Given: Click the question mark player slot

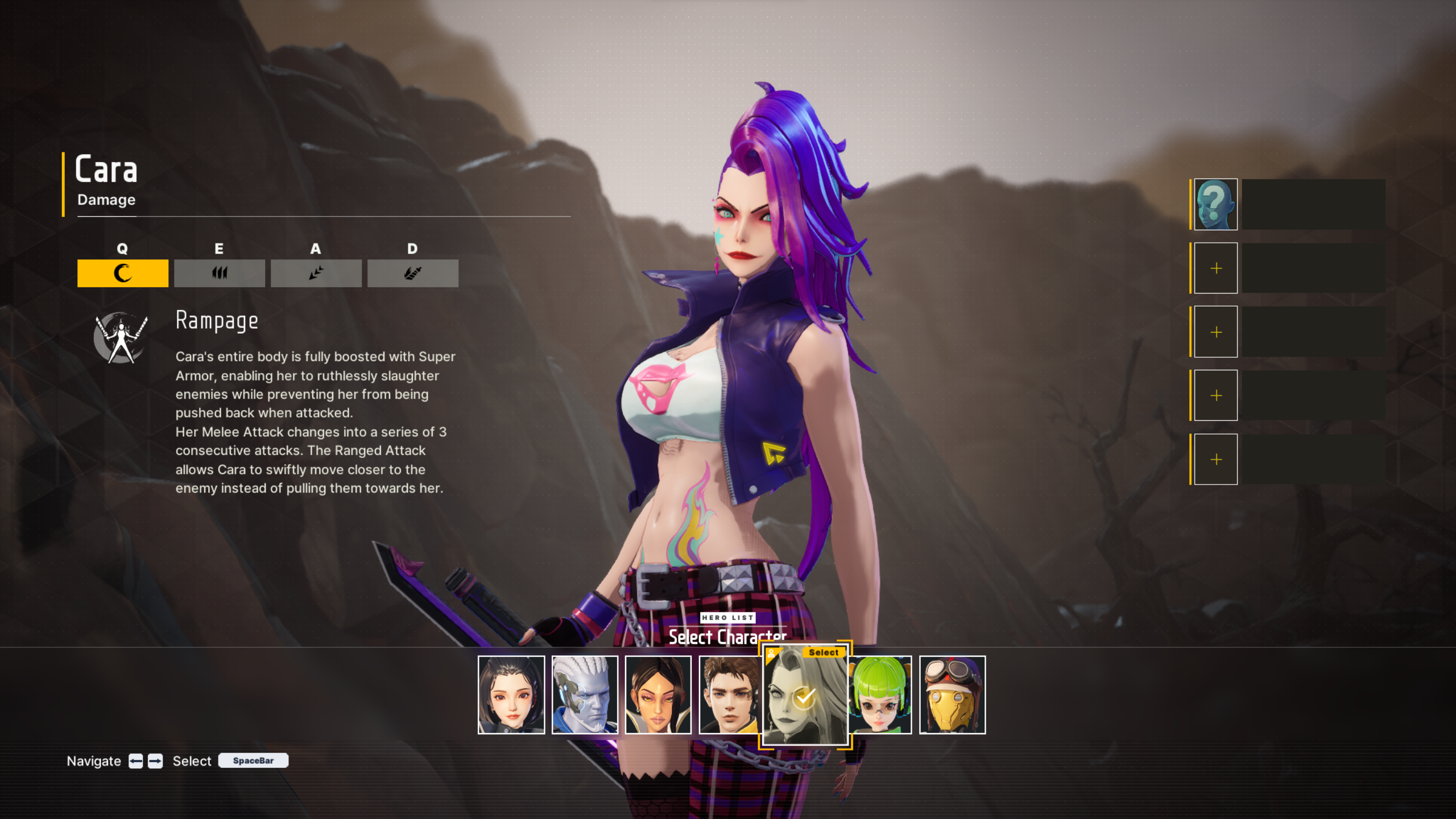Looking at the screenshot, I should point(1215,204).
